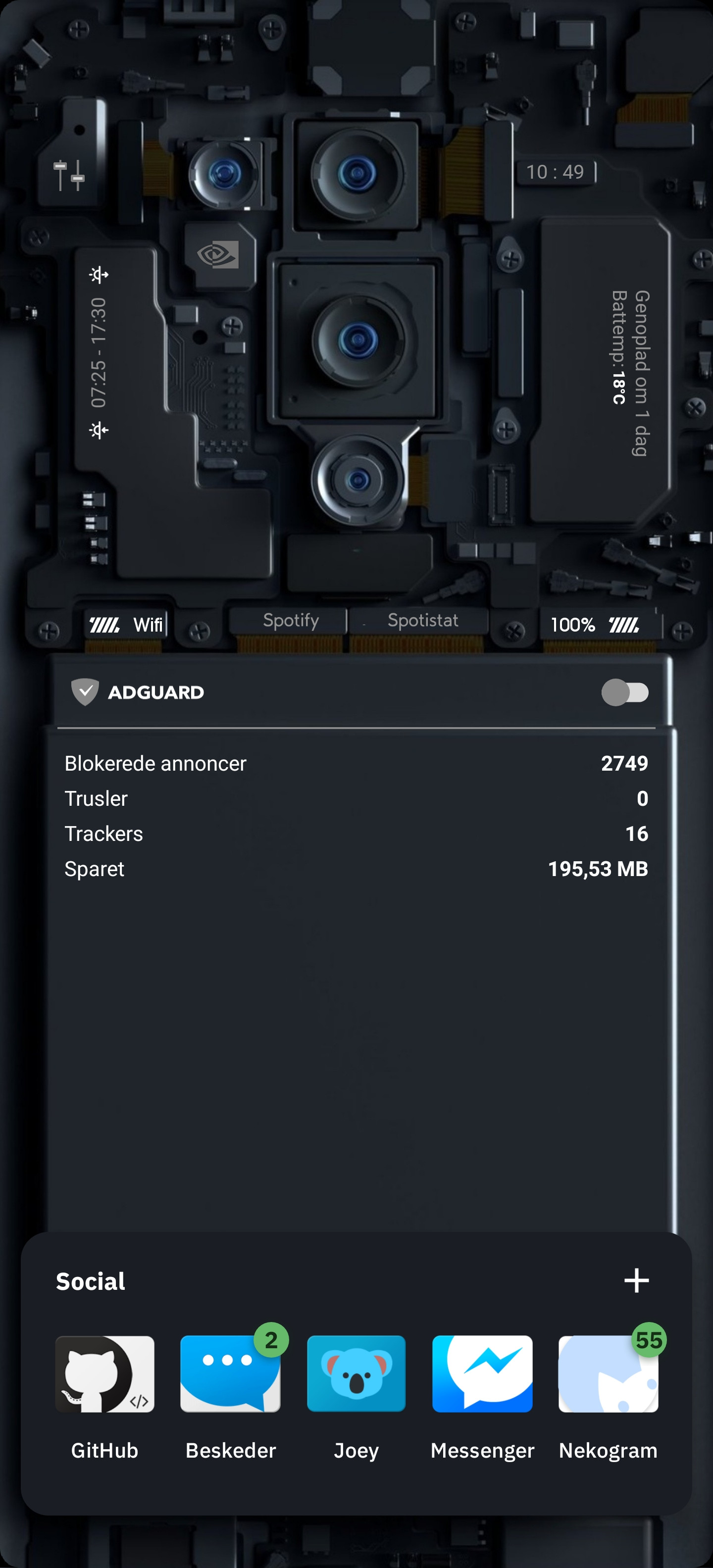Open the Trackers count in AdGuard
Screen dimensions: 713x1568
pyautogui.click(x=356, y=833)
